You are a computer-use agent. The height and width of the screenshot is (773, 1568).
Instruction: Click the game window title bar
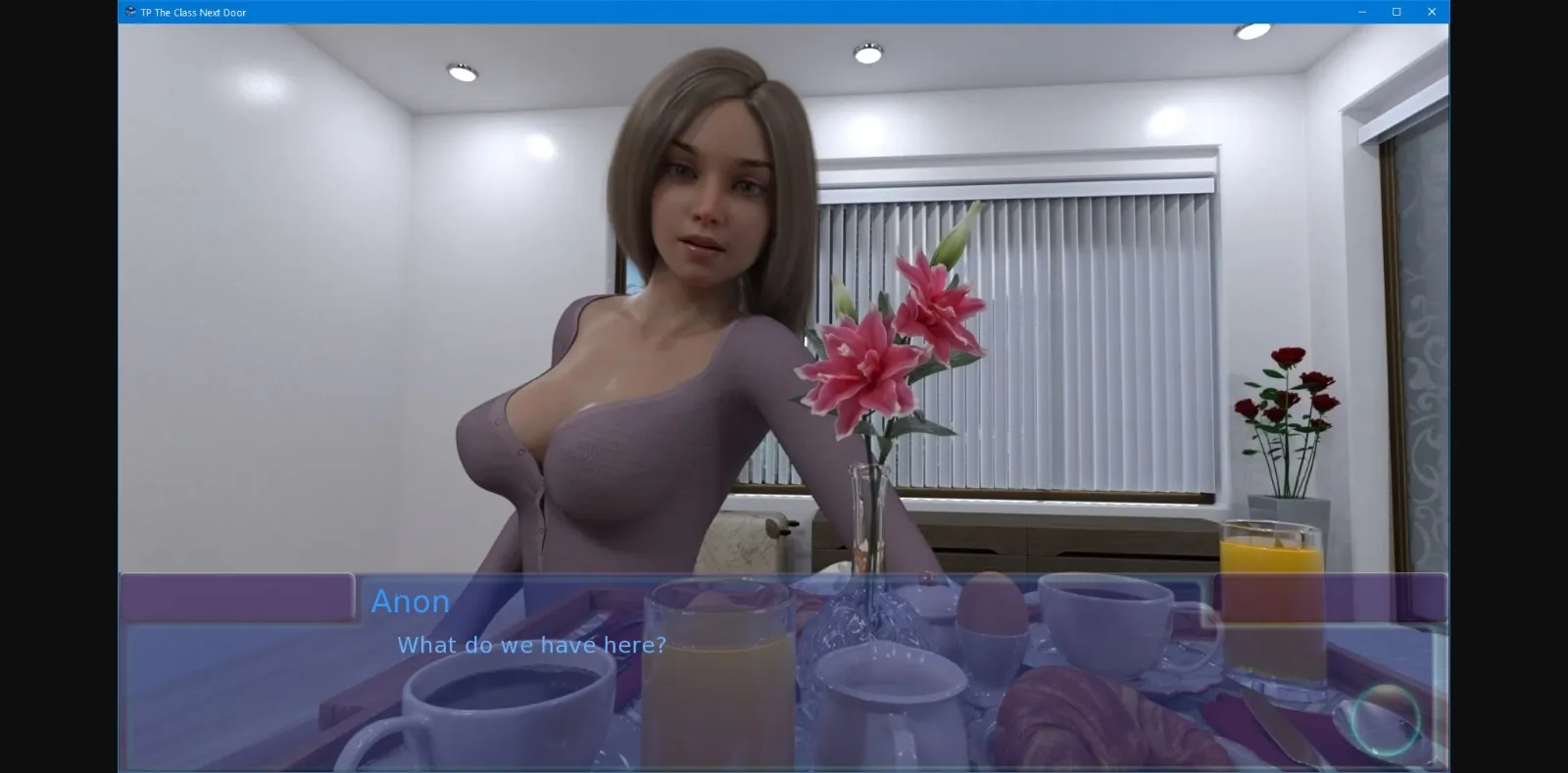tap(784, 12)
